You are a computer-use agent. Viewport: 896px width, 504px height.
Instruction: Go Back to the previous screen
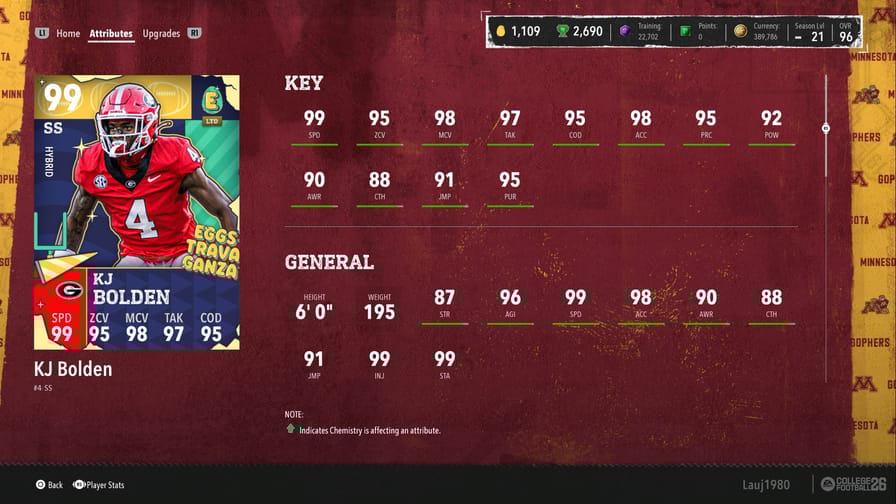[49, 485]
